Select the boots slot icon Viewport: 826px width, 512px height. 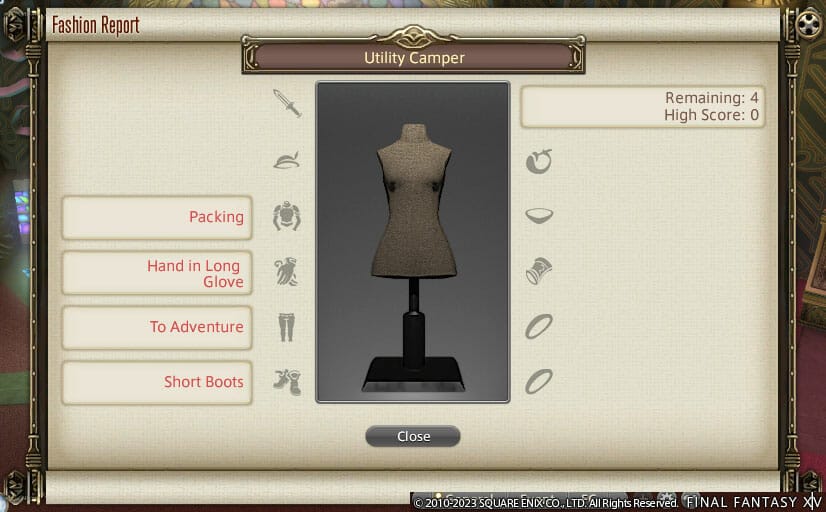[x=287, y=382]
